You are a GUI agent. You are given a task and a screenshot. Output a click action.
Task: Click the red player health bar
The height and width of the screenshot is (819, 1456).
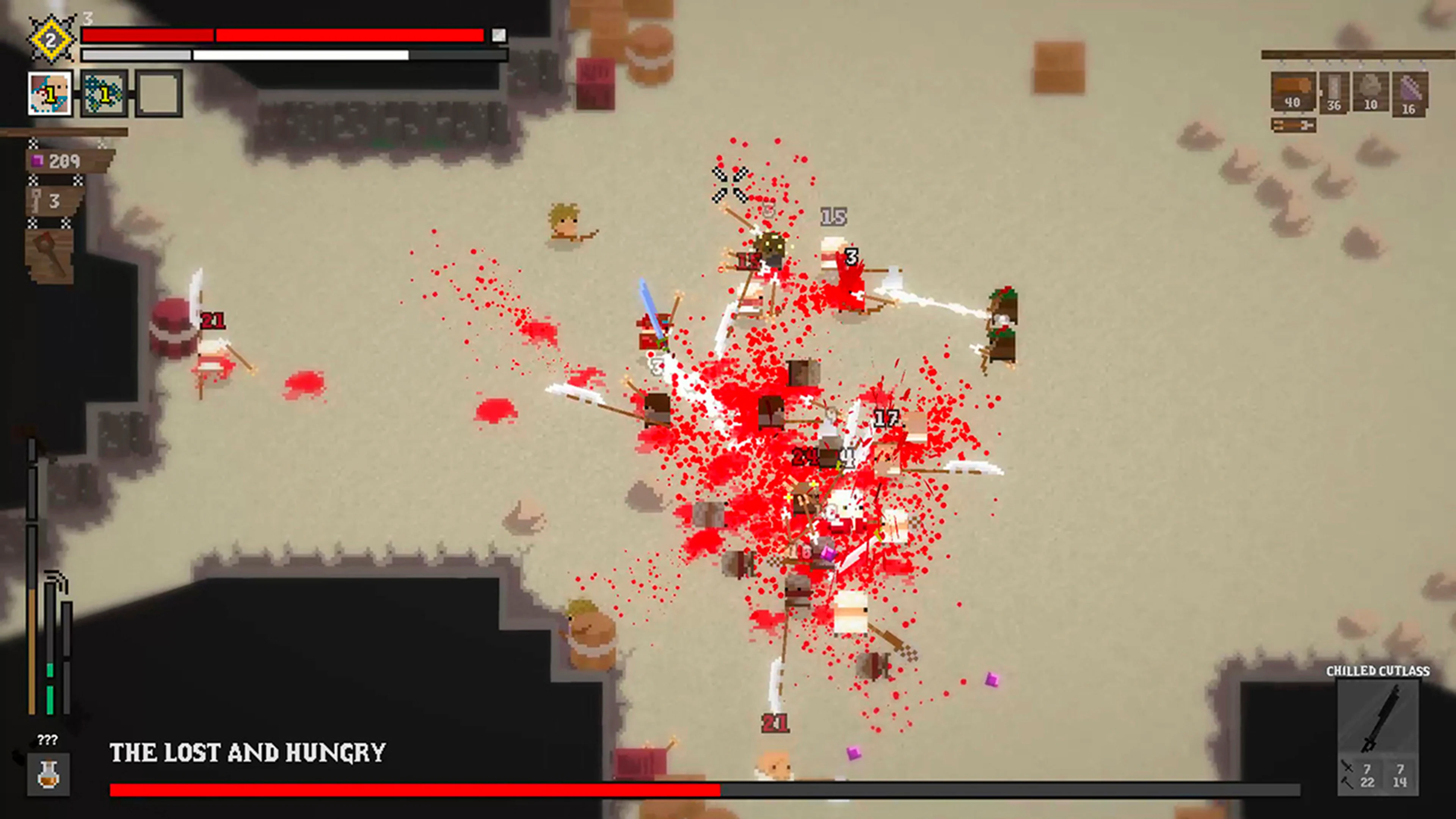pyautogui.click(x=282, y=36)
